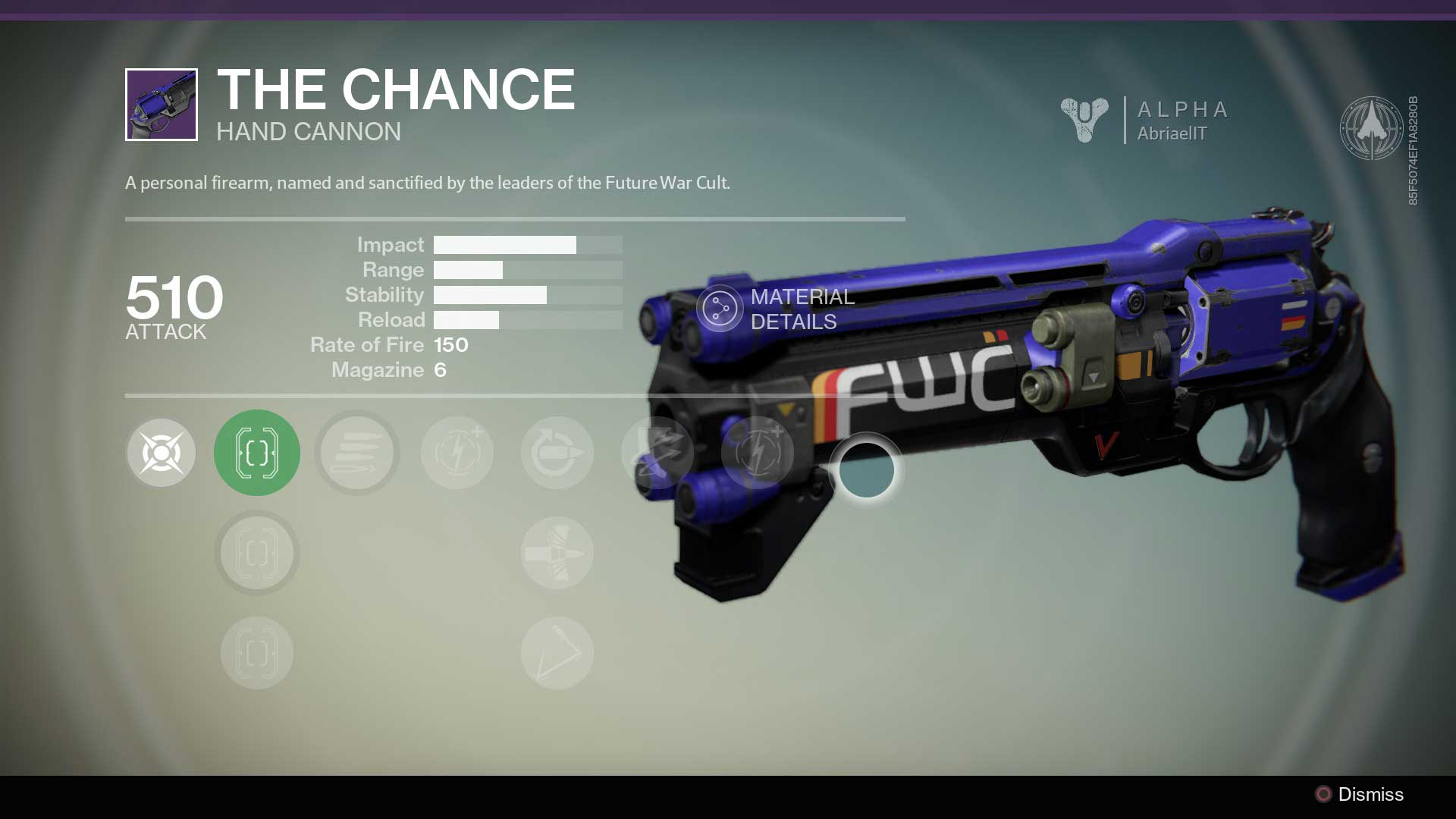This screenshot has height=819, width=1456.
Task: Select the first electric charge upgrade perk
Action: pyautogui.click(x=457, y=452)
